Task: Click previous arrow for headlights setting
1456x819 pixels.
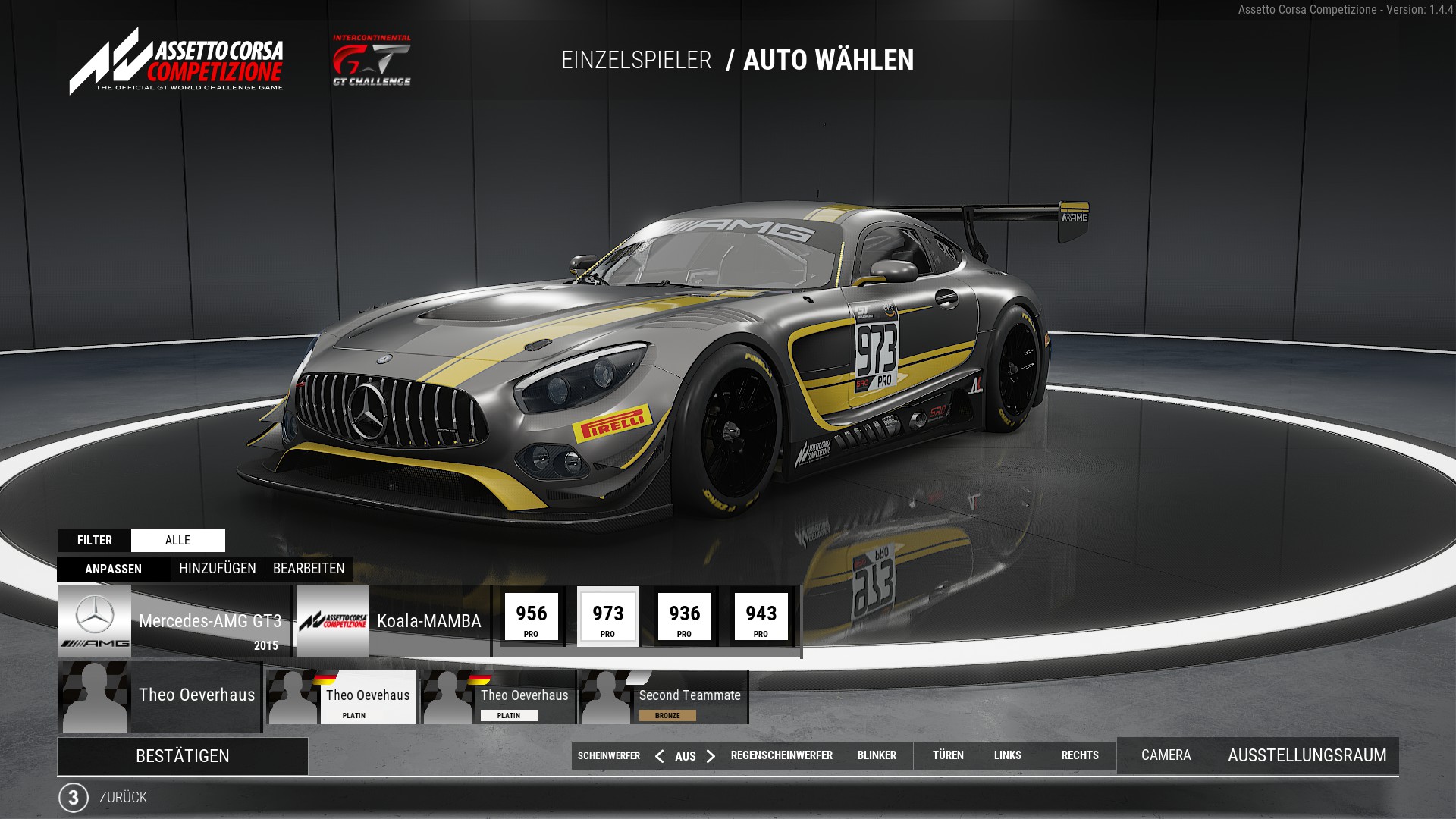Action: [x=659, y=756]
